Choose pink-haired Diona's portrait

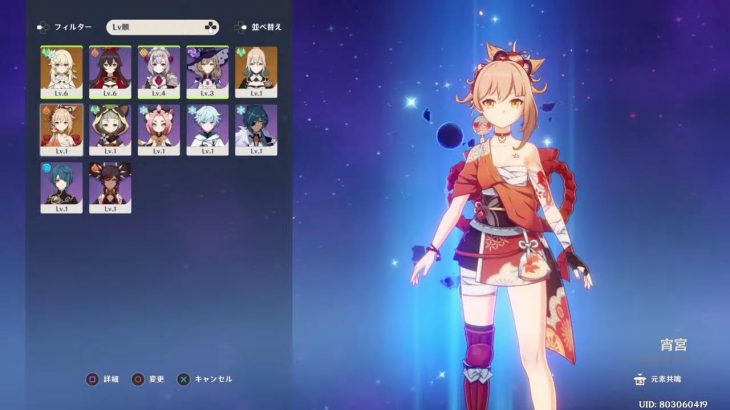[x=158, y=129]
